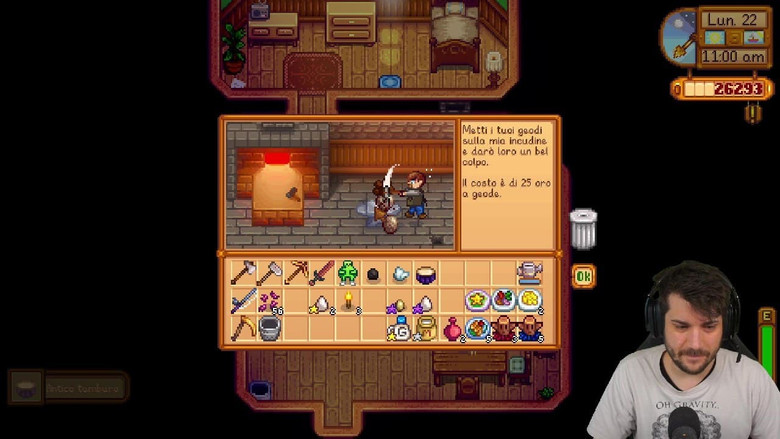Viewport: 780px width, 439px height.
Task: Pick the green frog-shaped item
Action: (347, 272)
